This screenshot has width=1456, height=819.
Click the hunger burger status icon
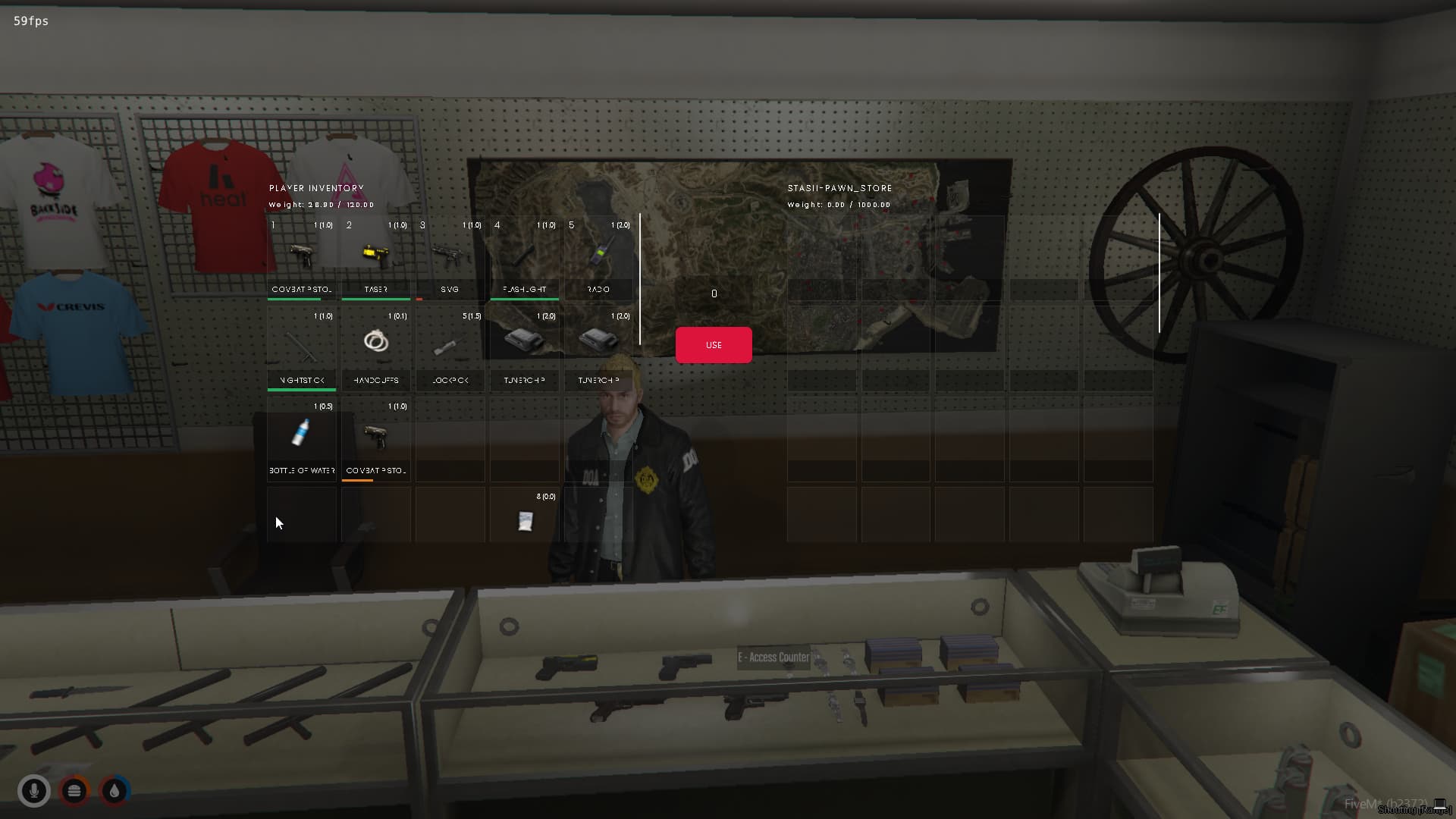tap(74, 791)
